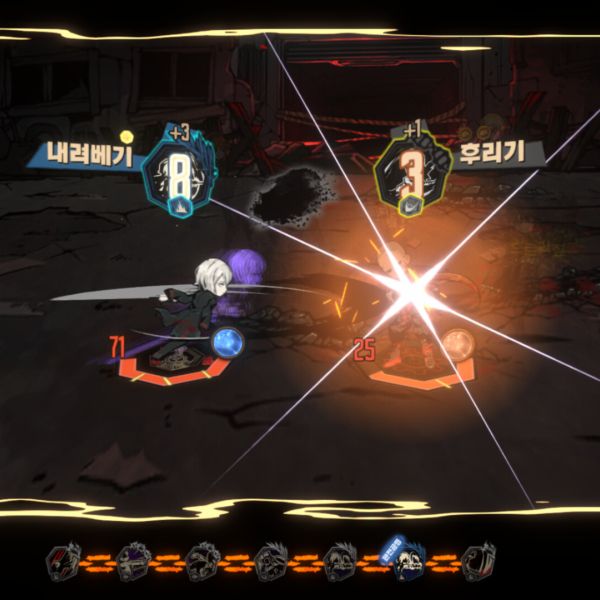
Task: Select the highlighted blue portrait in the bottom chain
Action: (406, 559)
